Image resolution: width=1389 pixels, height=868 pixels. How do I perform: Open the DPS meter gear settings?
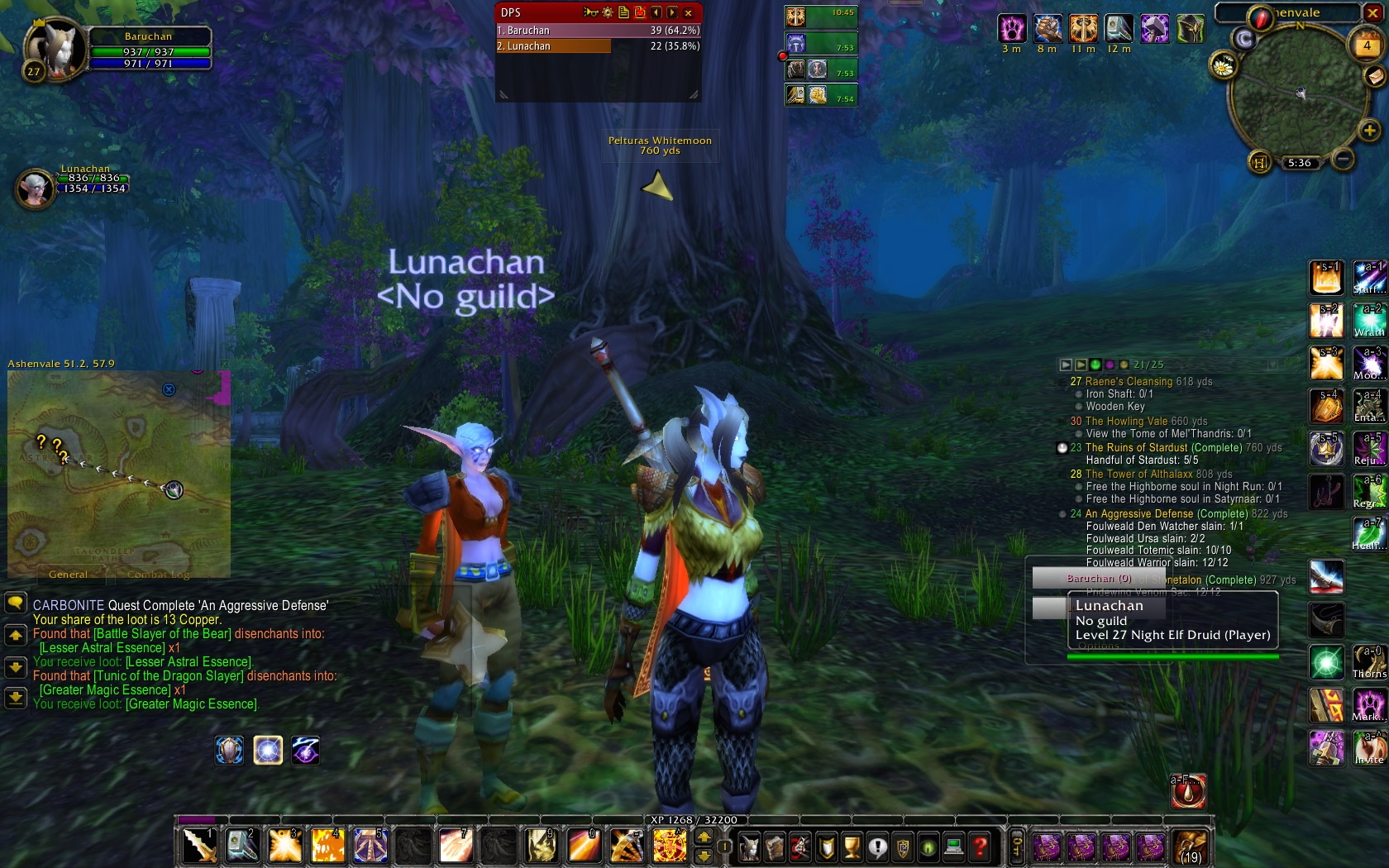click(x=608, y=12)
